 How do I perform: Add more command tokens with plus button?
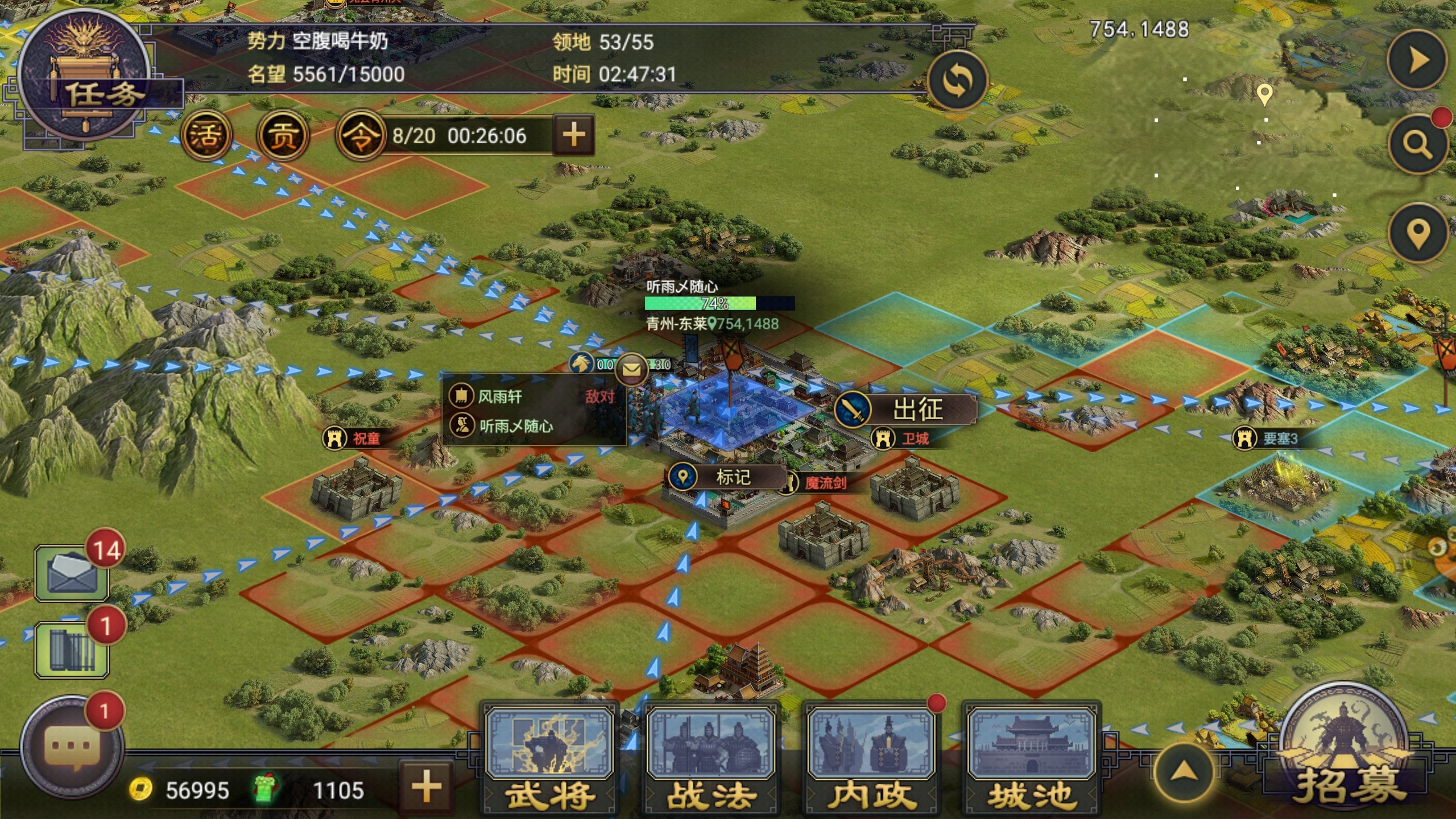(x=573, y=135)
